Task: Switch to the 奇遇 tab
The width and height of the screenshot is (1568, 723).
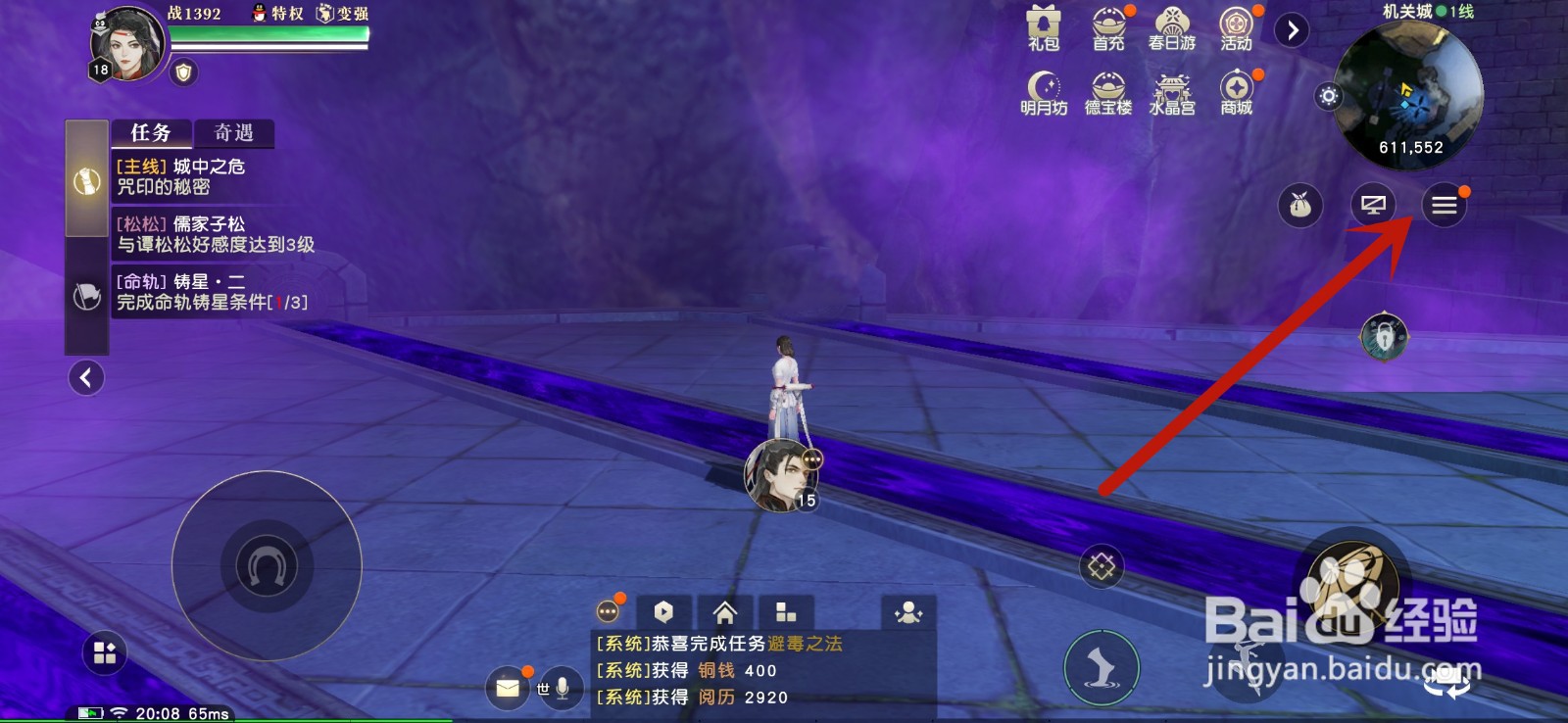Action: point(233,133)
